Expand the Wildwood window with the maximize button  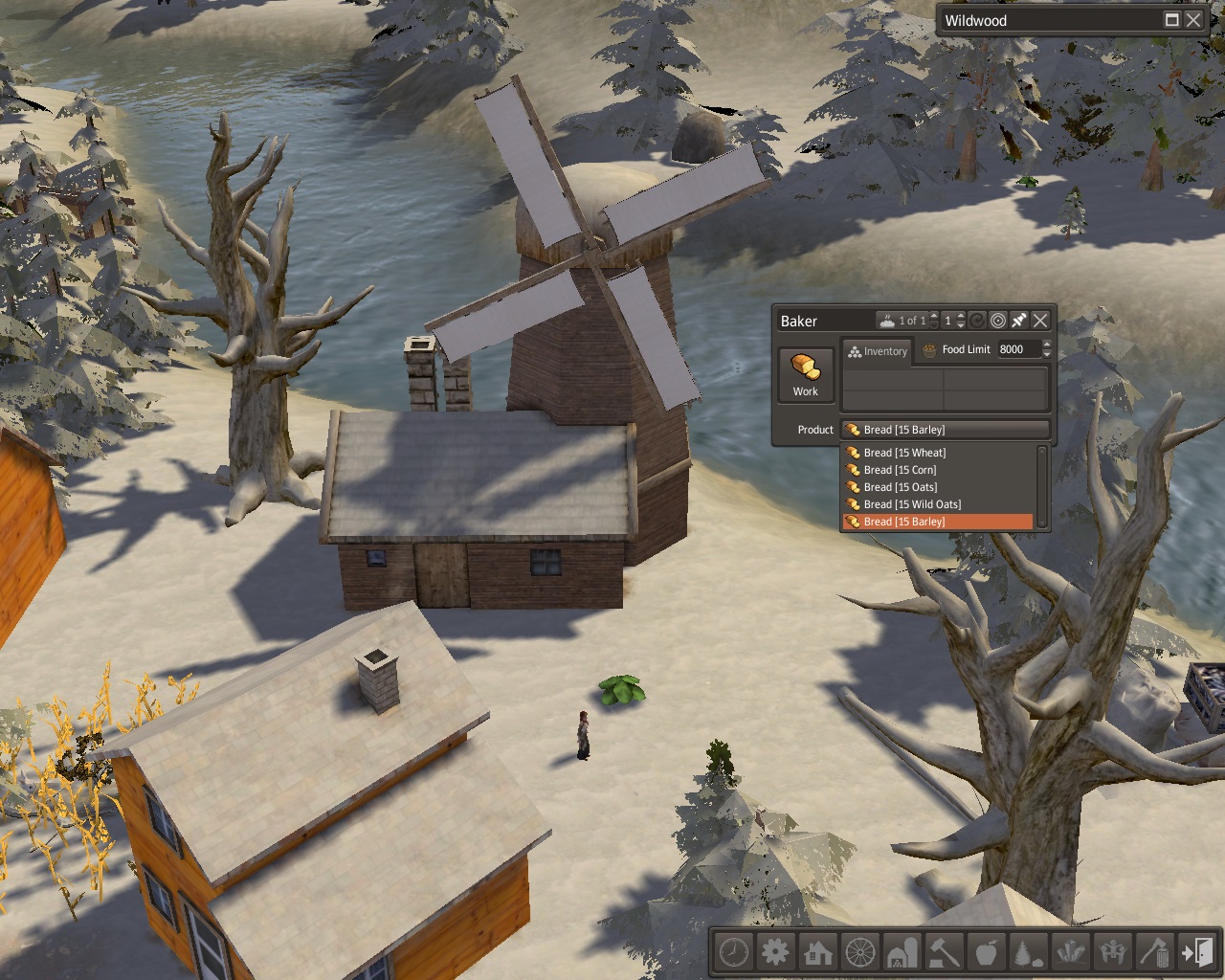(x=1171, y=20)
